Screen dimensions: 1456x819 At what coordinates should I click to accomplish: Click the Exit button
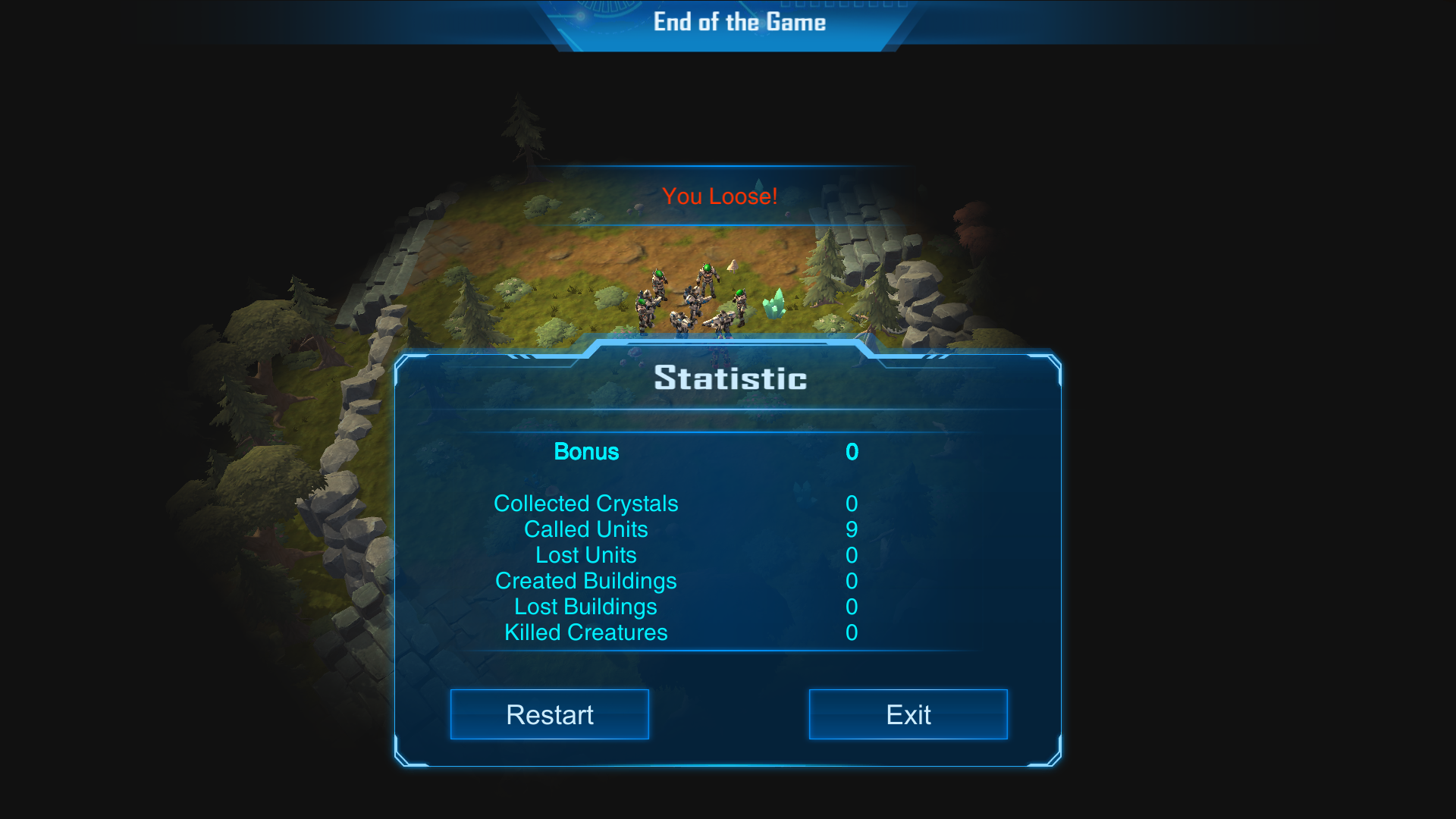tap(908, 714)
